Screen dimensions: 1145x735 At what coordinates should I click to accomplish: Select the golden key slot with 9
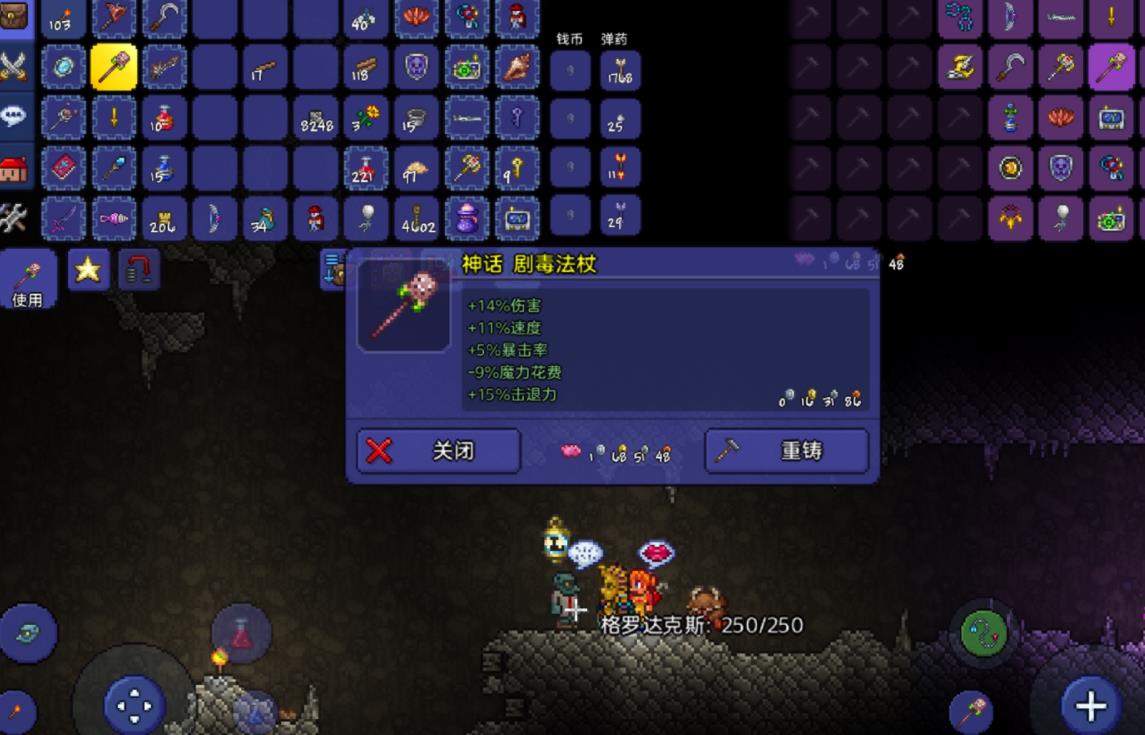(x=516, y=167)
